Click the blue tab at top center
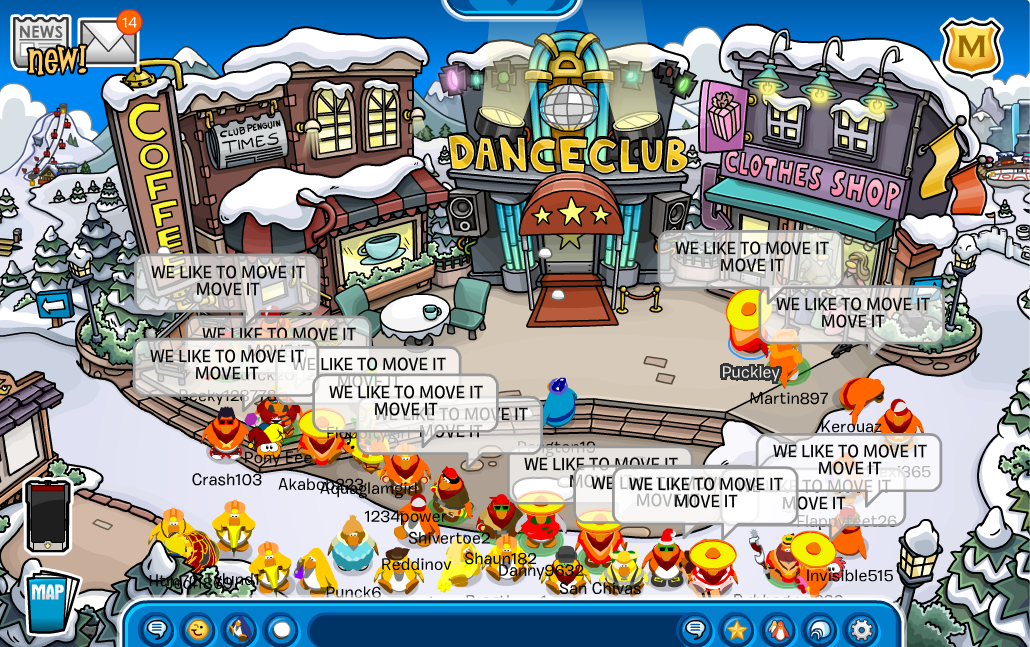This screenshot has width=1030, height=647. coord(511,8)
